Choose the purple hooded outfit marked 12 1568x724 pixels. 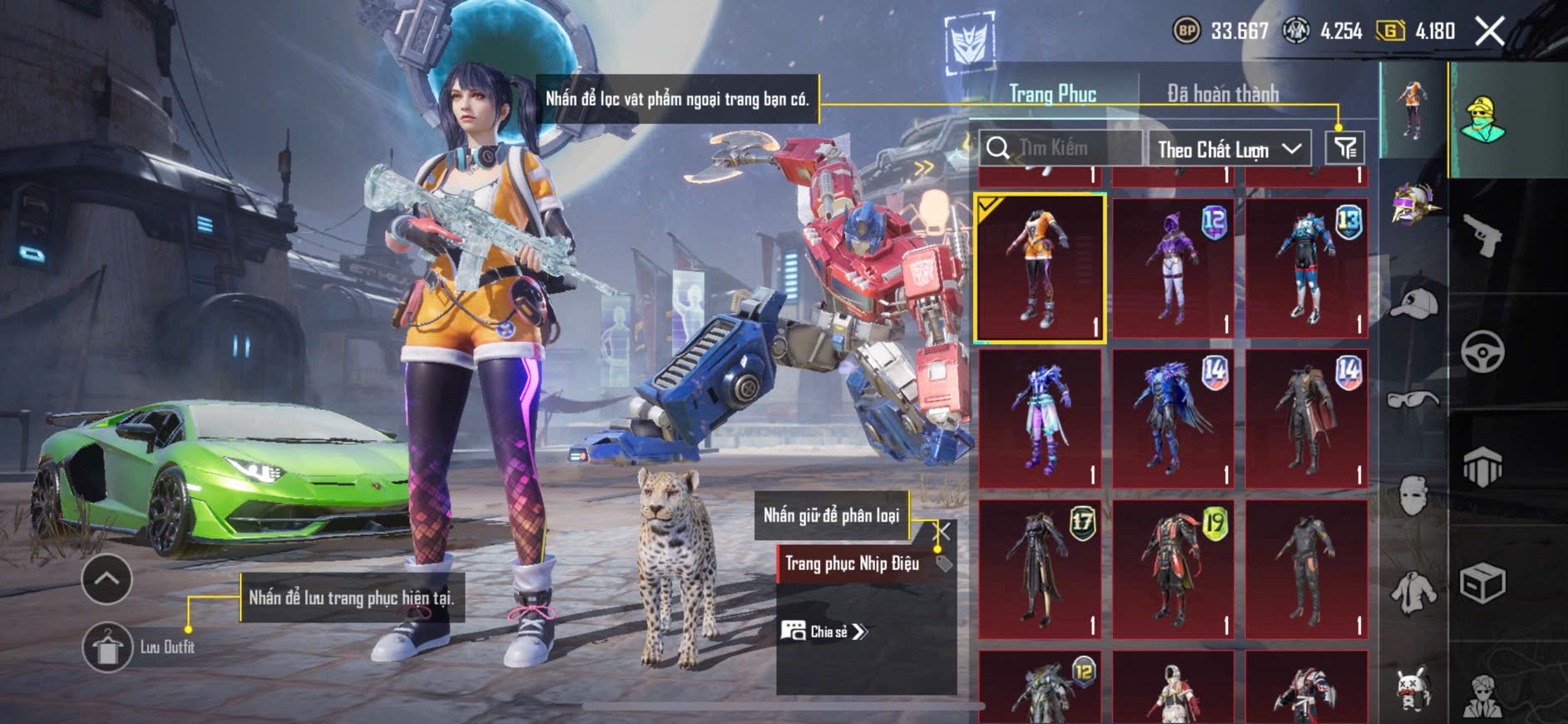tap(1173, 268)
